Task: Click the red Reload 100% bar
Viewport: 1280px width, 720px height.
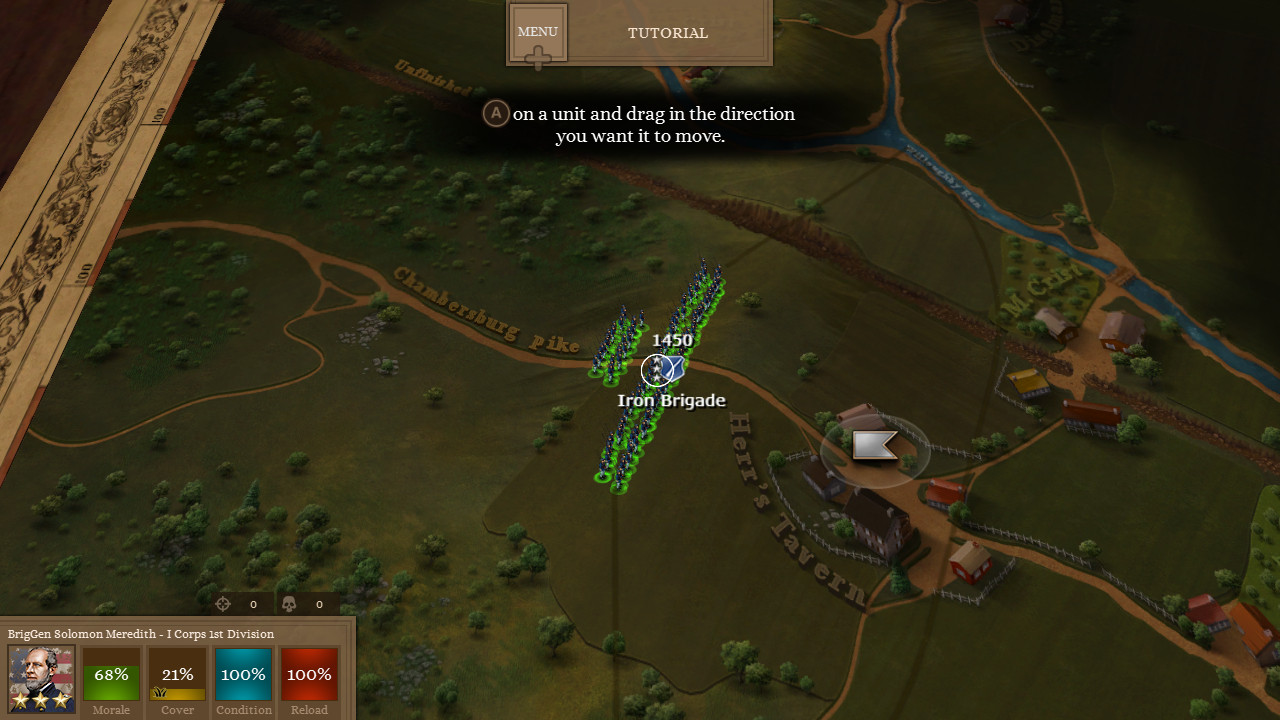Action: 309,675
